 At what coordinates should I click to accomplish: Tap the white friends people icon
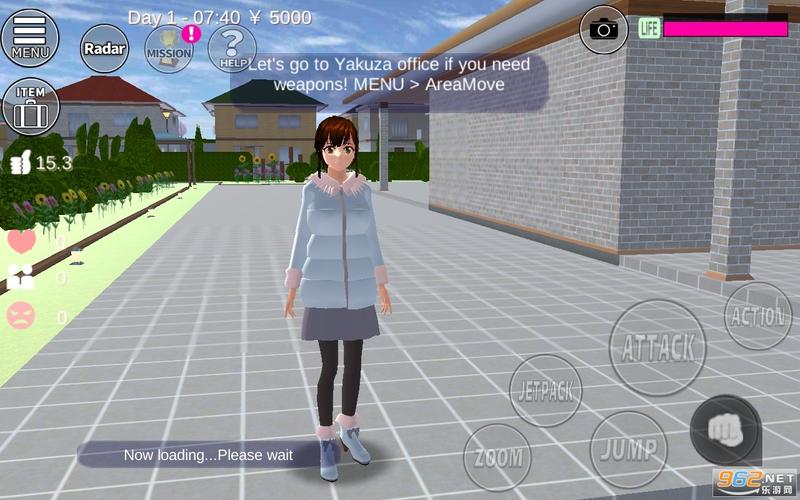click(21, 278)
